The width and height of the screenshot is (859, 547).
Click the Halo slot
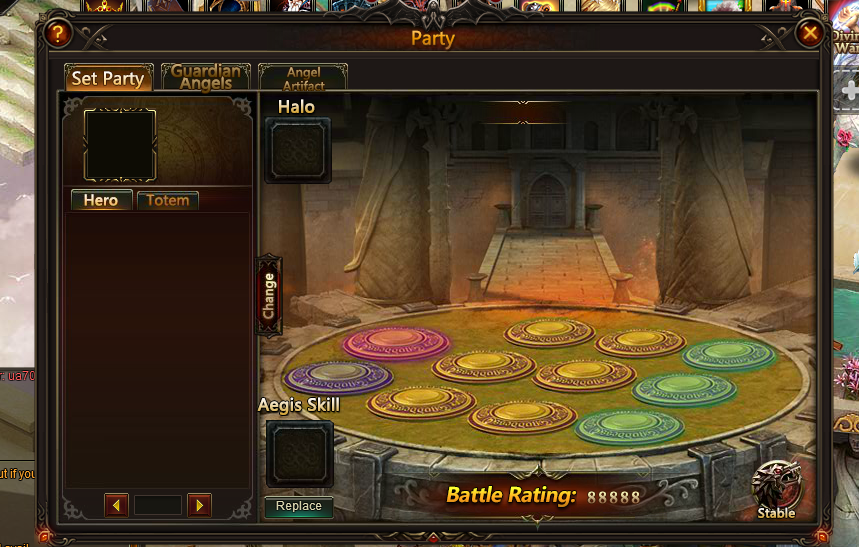[298, 151]
